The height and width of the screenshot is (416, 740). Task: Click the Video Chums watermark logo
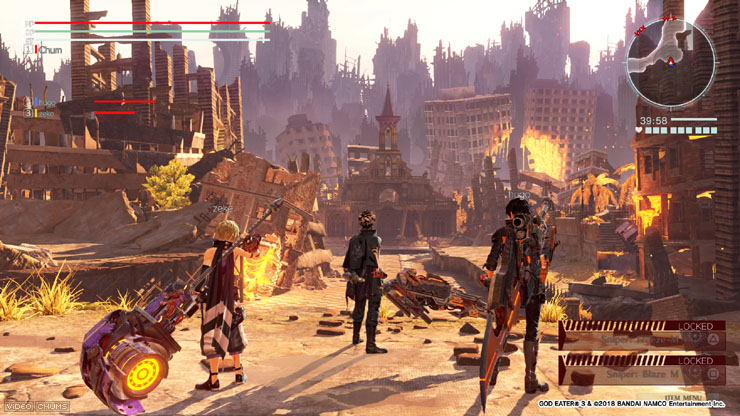point(38,406)
